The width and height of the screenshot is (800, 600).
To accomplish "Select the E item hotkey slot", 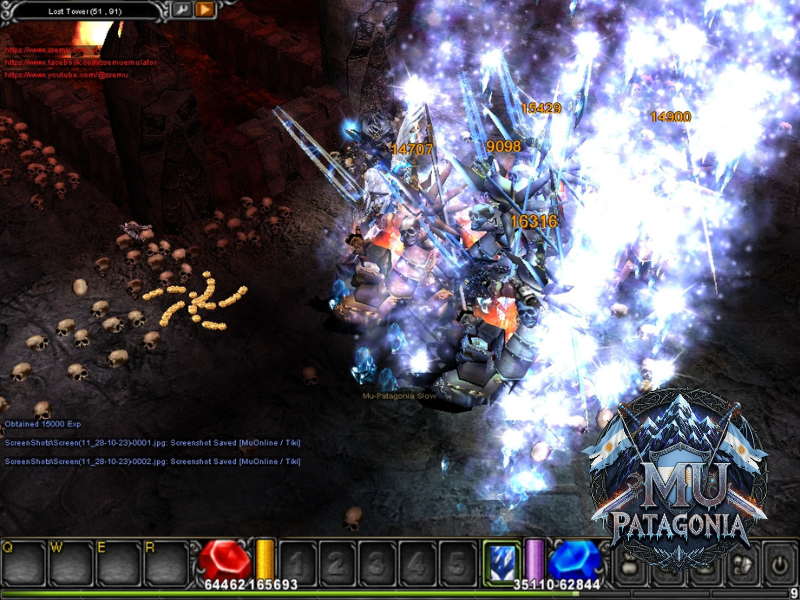I will point(118,563).
